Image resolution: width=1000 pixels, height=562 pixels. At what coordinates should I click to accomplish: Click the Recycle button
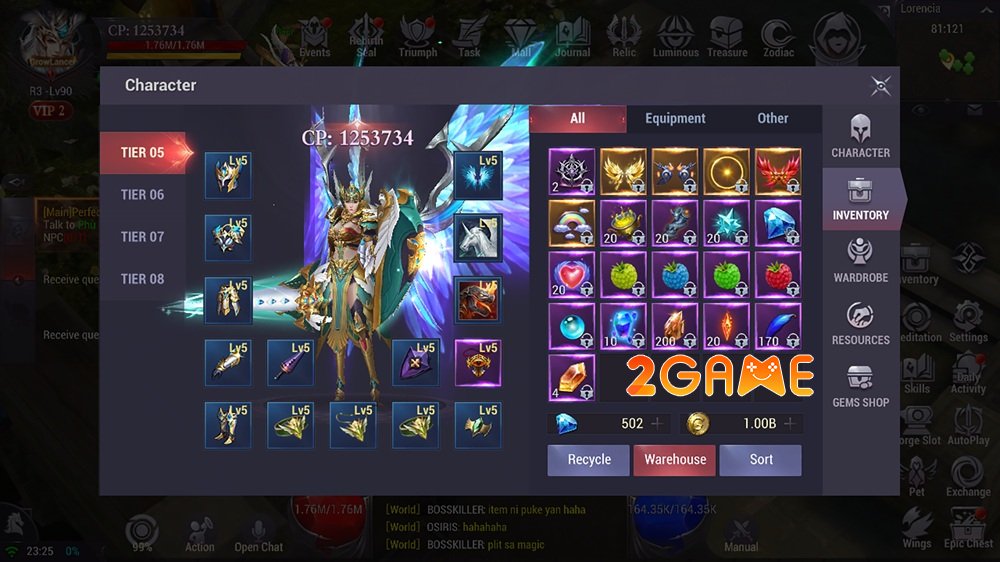tap(589, 460)
